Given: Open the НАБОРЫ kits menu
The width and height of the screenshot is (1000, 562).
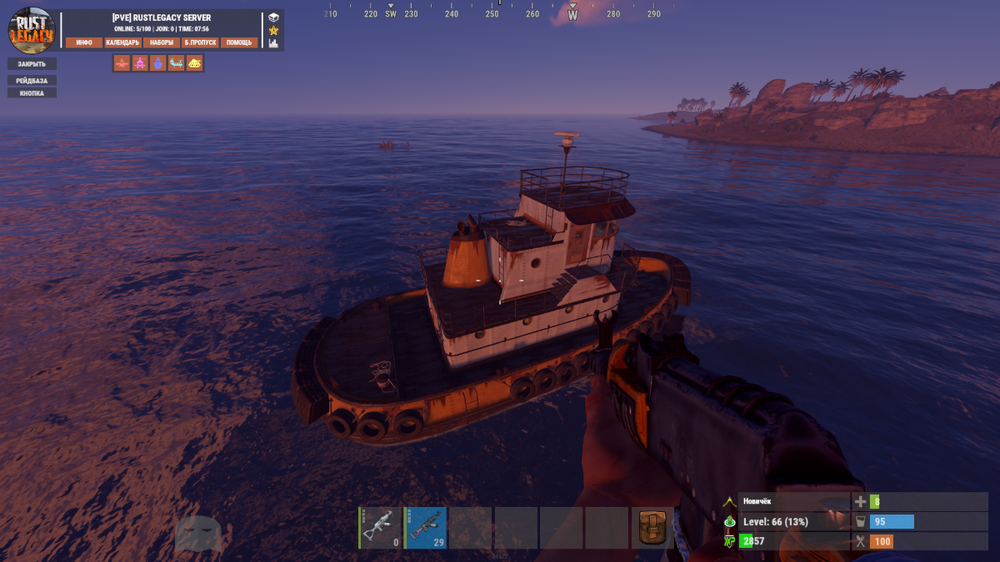Looking at the screenshot, I should pos(160,43).
